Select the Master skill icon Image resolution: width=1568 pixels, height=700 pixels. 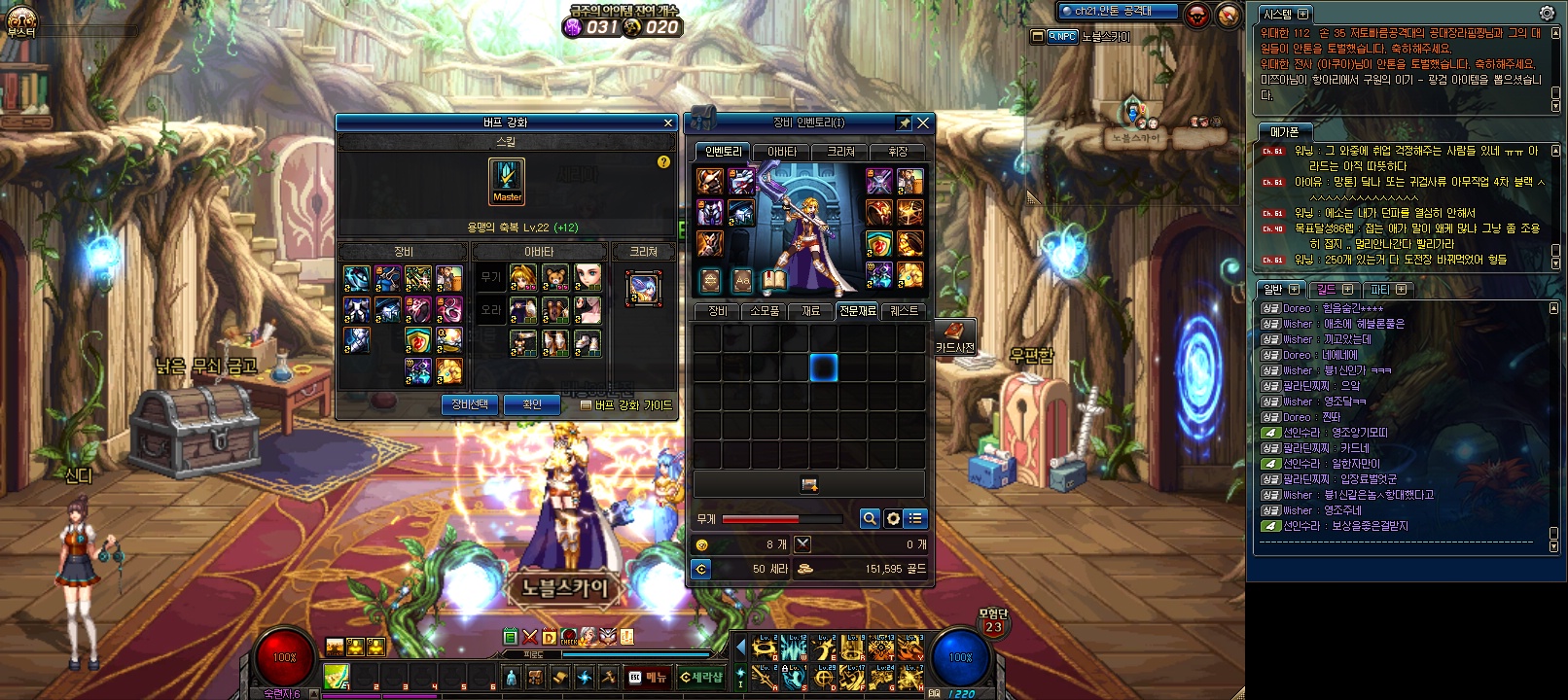coord(507,181)
